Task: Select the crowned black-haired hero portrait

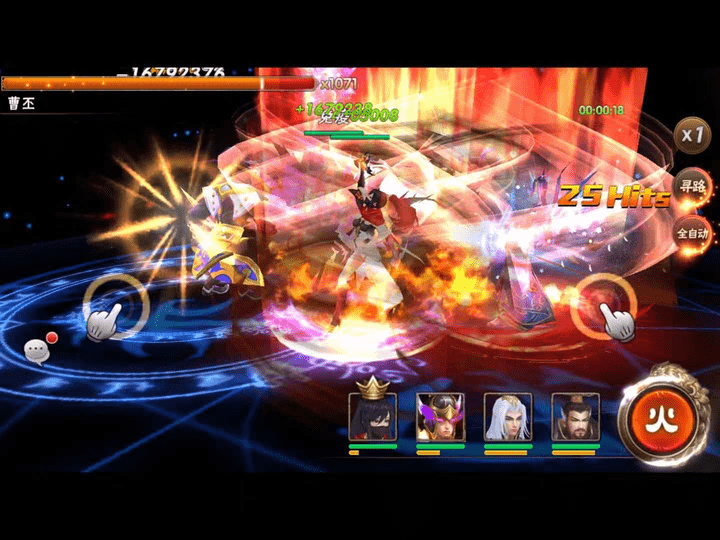Action: click(372, 416)
